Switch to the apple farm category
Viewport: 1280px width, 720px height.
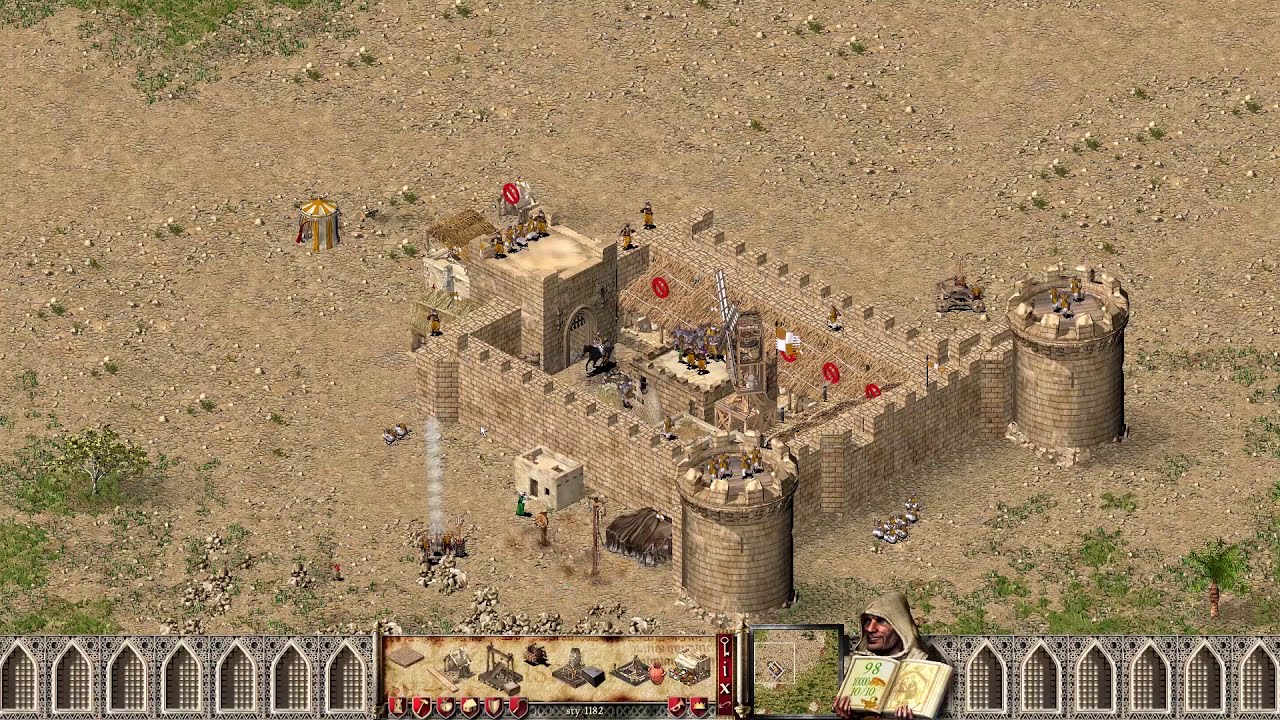click(x=446, y=708)
